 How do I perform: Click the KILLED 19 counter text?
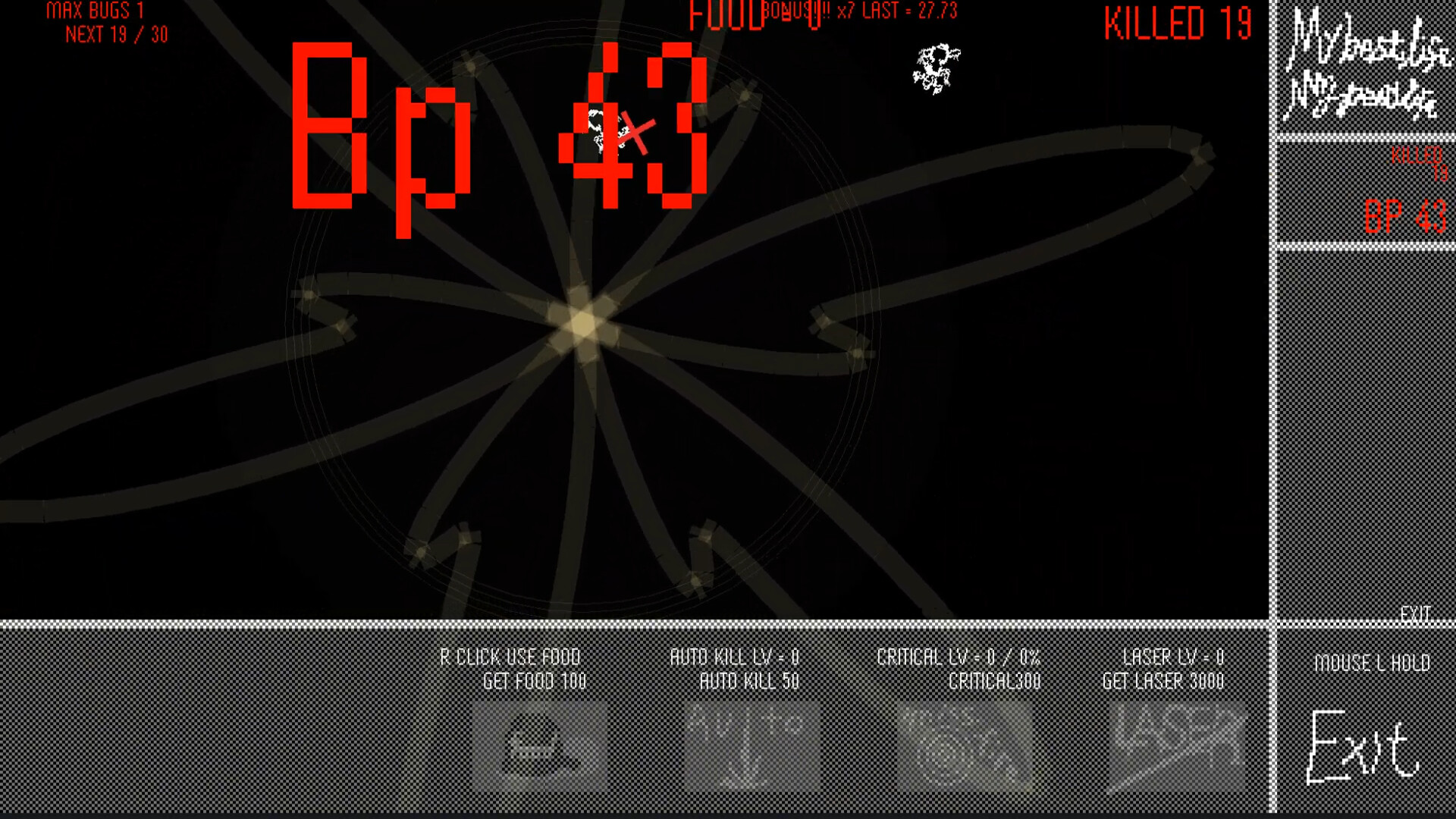point(1179,23)
